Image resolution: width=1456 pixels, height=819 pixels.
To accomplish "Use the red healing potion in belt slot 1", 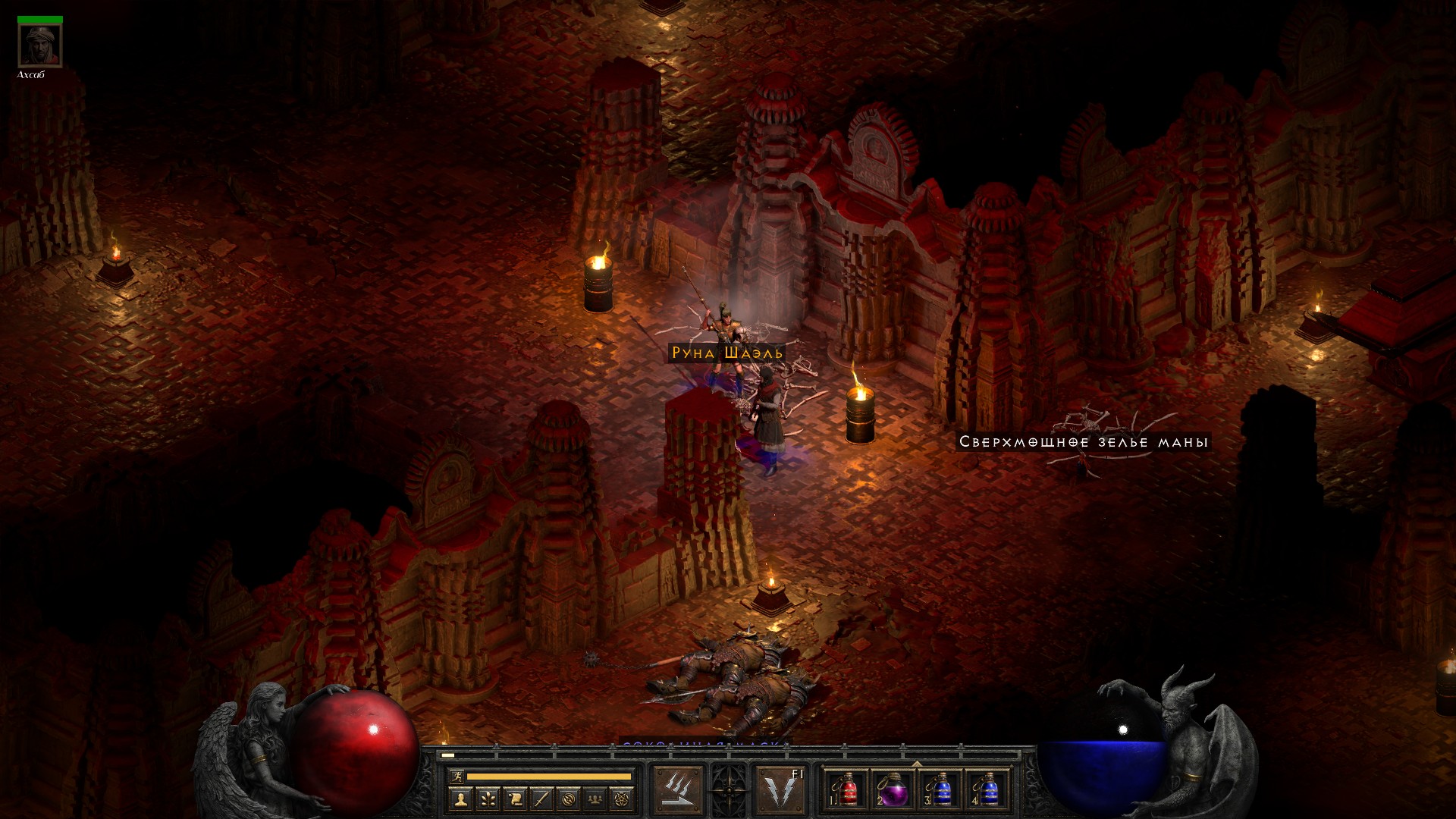I will point(847,790).
